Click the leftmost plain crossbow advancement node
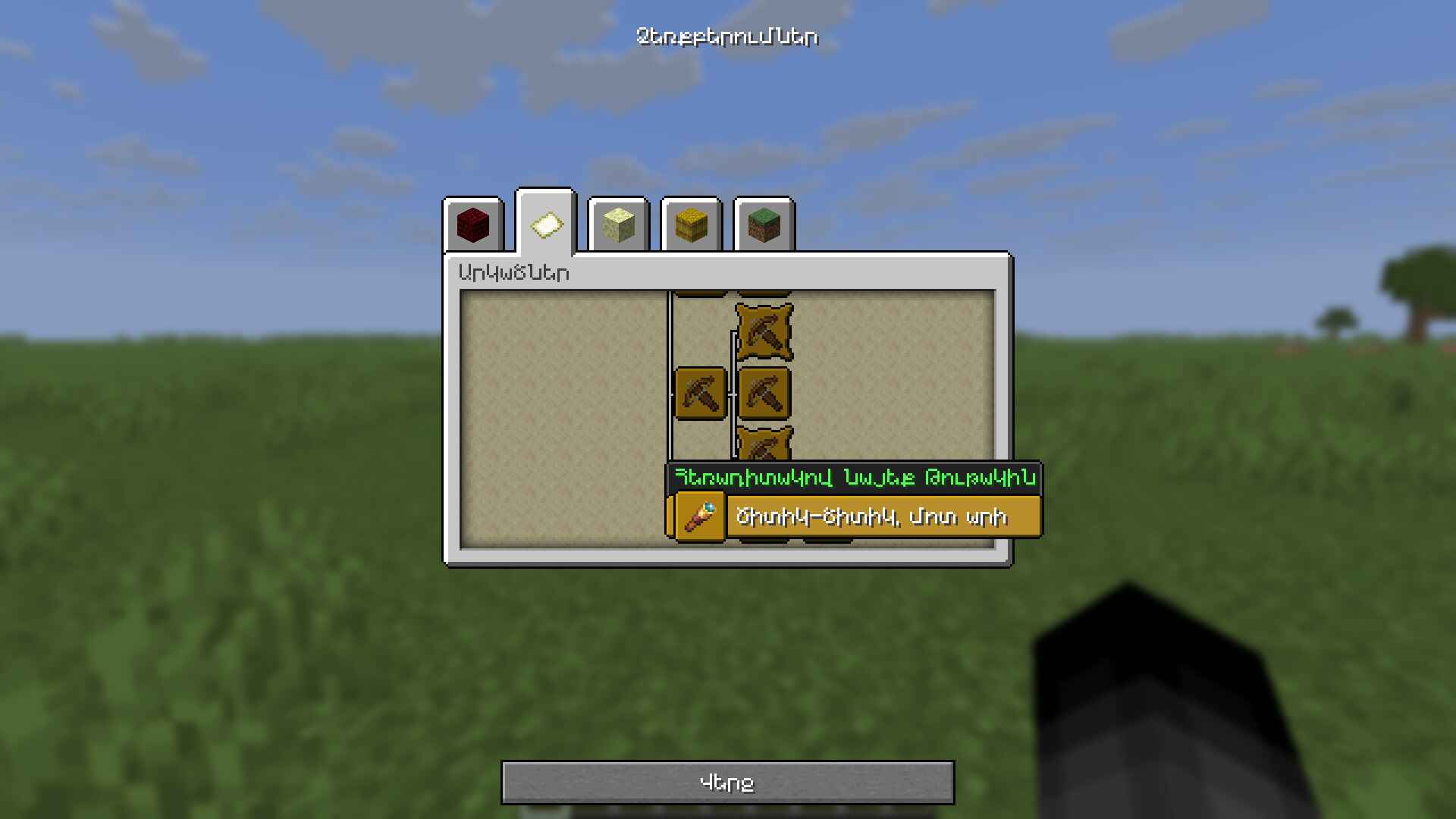1456x819 pixels. pos(701,394)
